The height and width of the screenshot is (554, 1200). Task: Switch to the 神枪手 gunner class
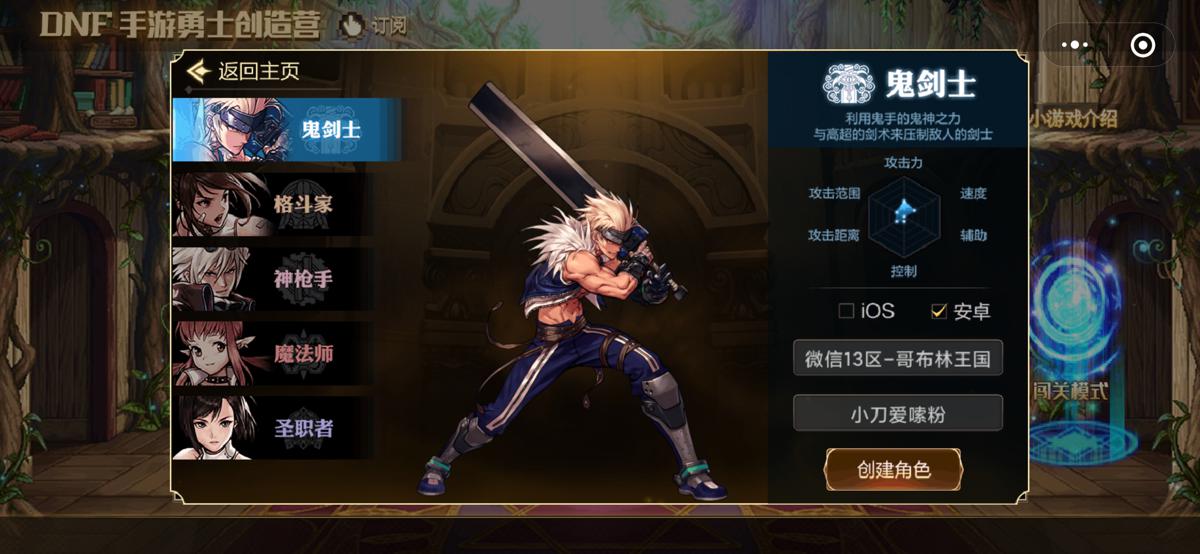pyautogui.click(x=286, y=279)
